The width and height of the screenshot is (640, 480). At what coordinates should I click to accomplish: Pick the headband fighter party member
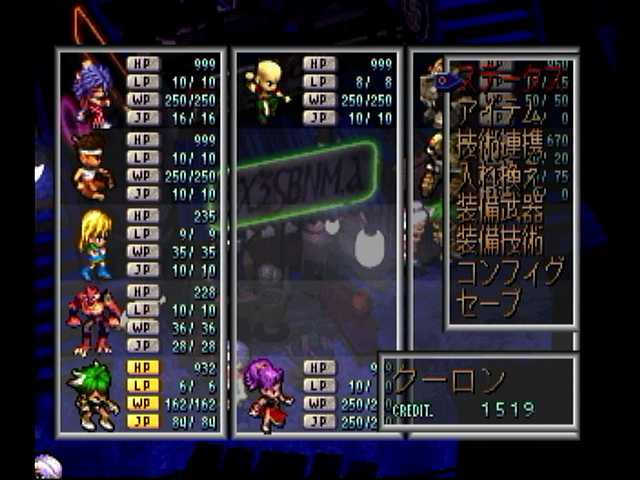coord(92,166)
